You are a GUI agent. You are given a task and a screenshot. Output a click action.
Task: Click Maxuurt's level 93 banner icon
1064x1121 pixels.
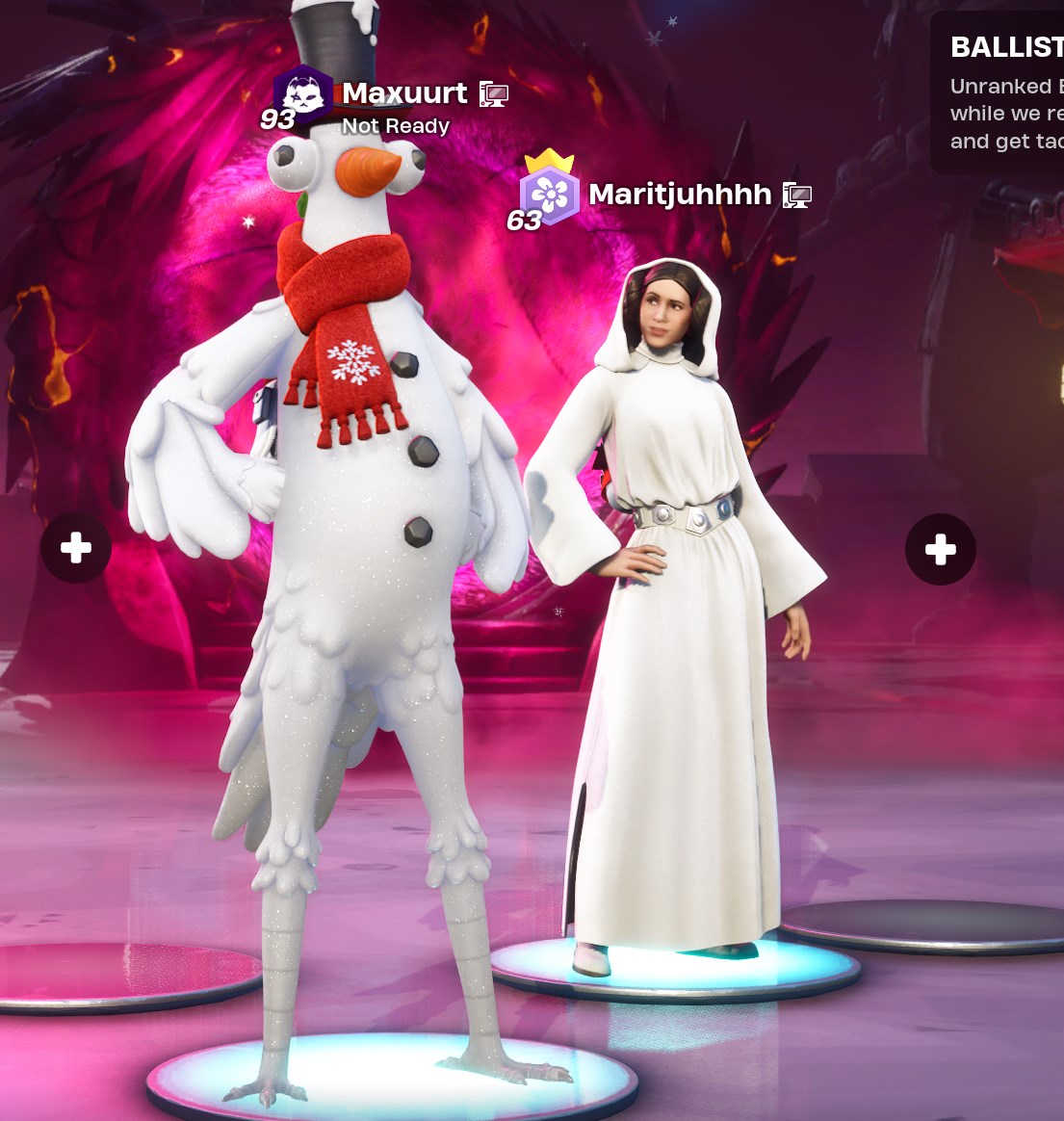(x=302, y=94)
